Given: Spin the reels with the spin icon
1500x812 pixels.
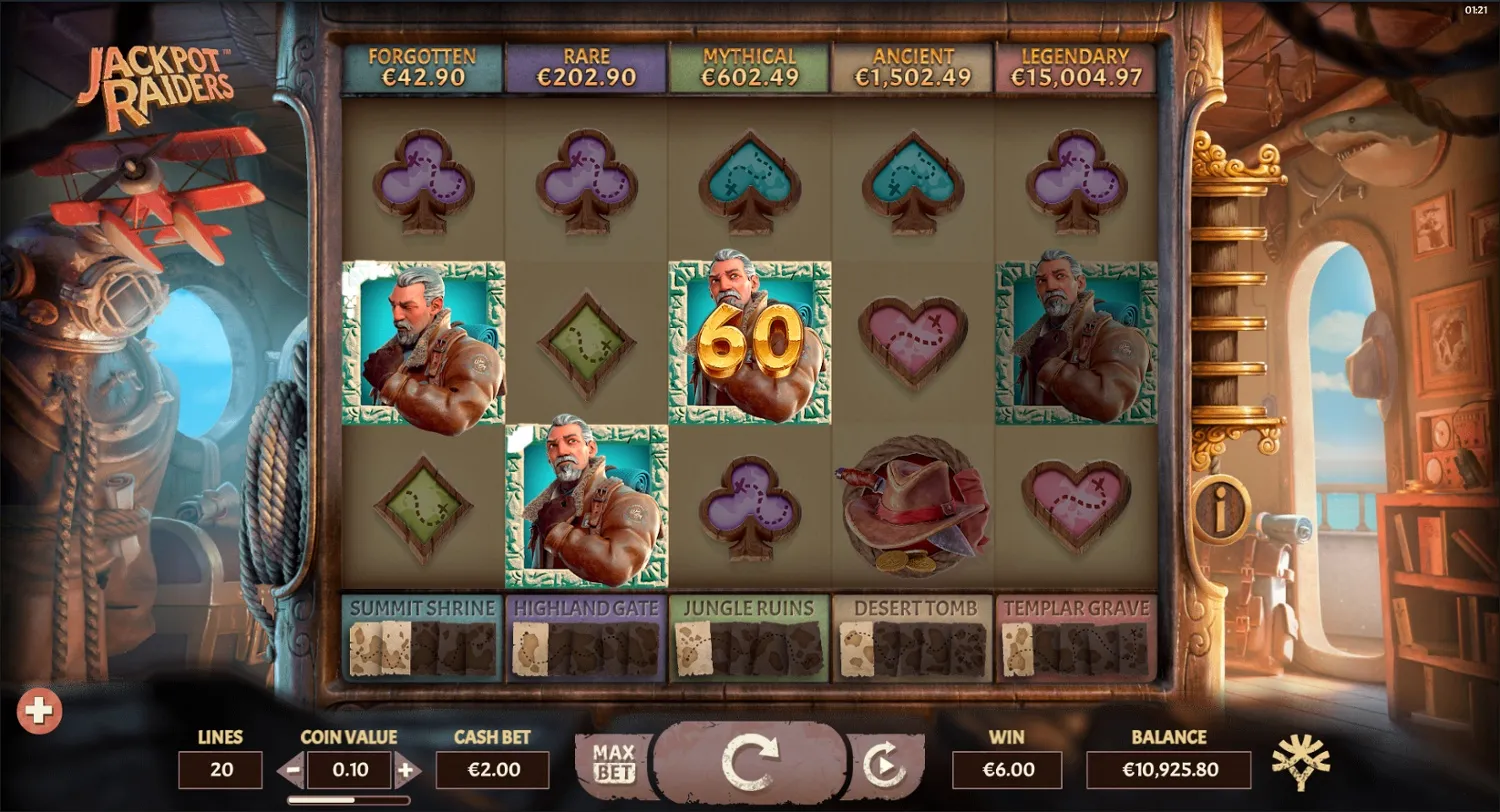Looking at the screenshot, I should 750,765.
